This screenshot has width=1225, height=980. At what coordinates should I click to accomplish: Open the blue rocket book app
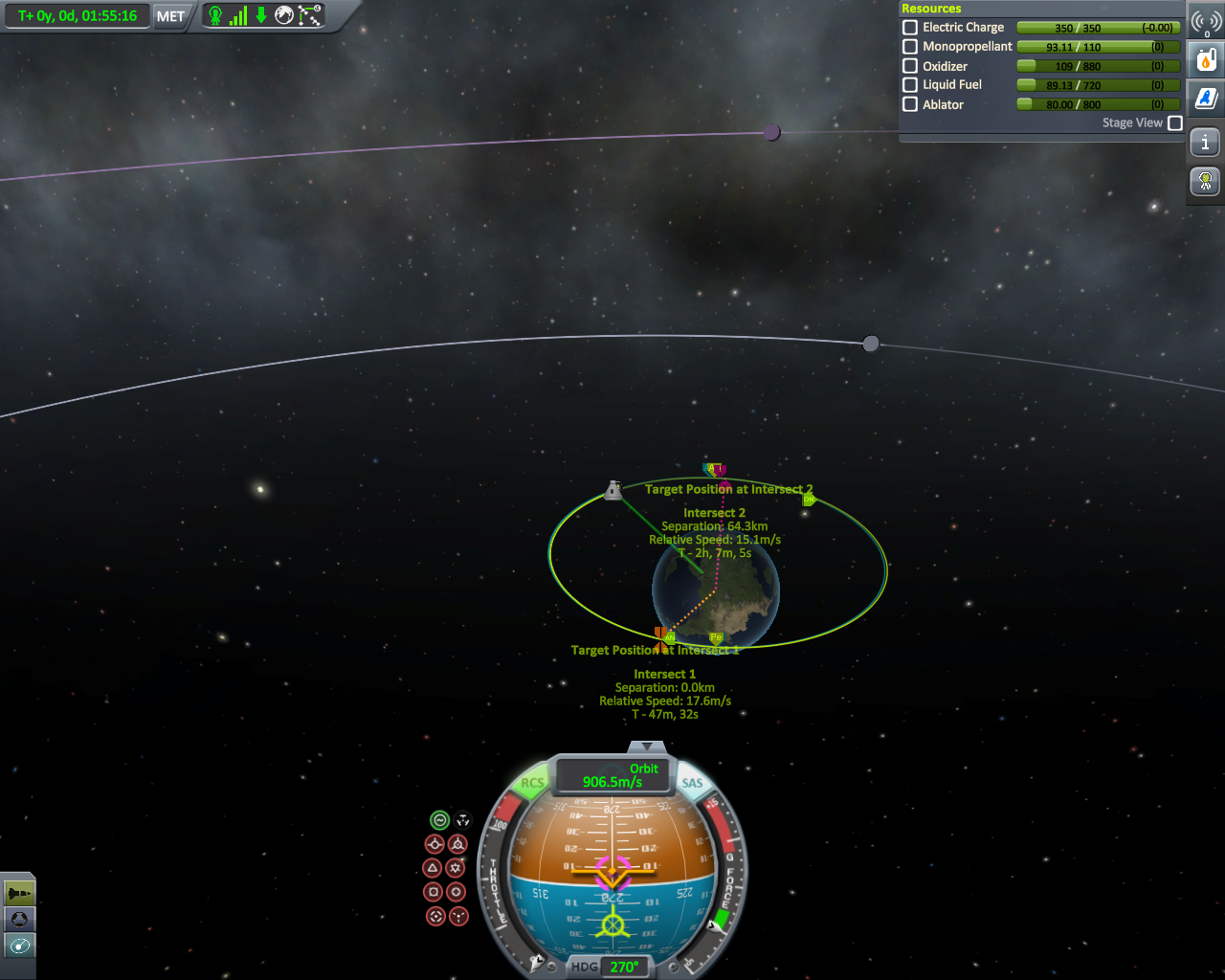pyautogui.click(x=1206, y=98)
